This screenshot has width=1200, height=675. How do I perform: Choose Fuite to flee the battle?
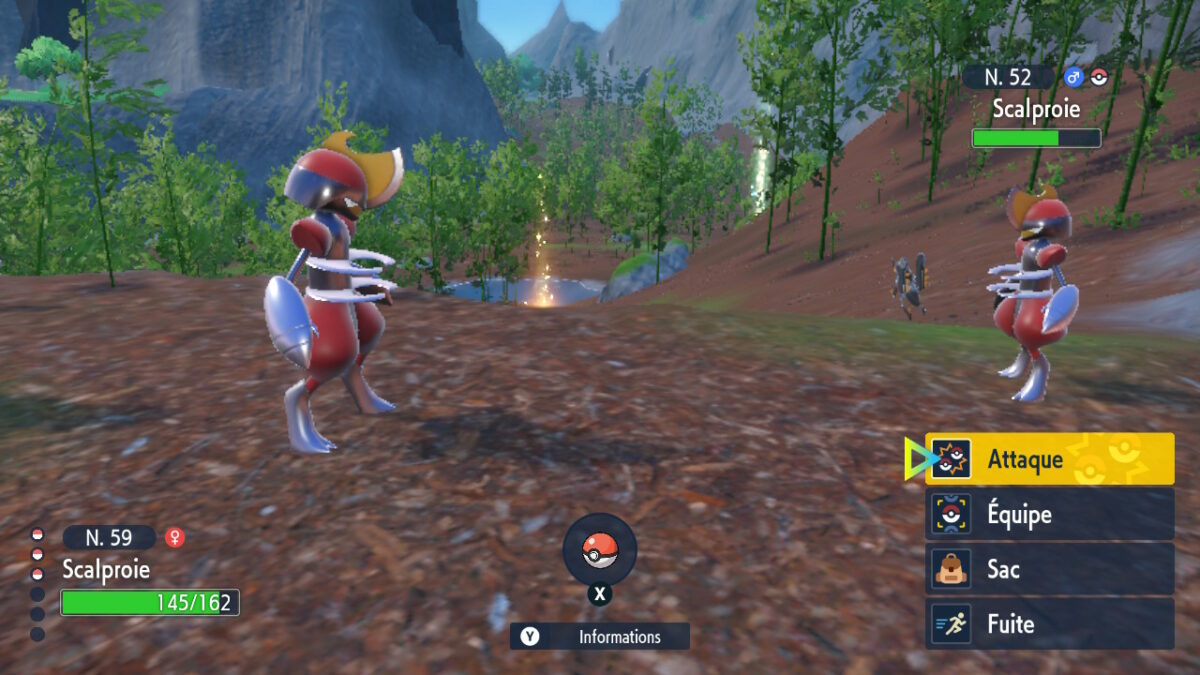1049,624
